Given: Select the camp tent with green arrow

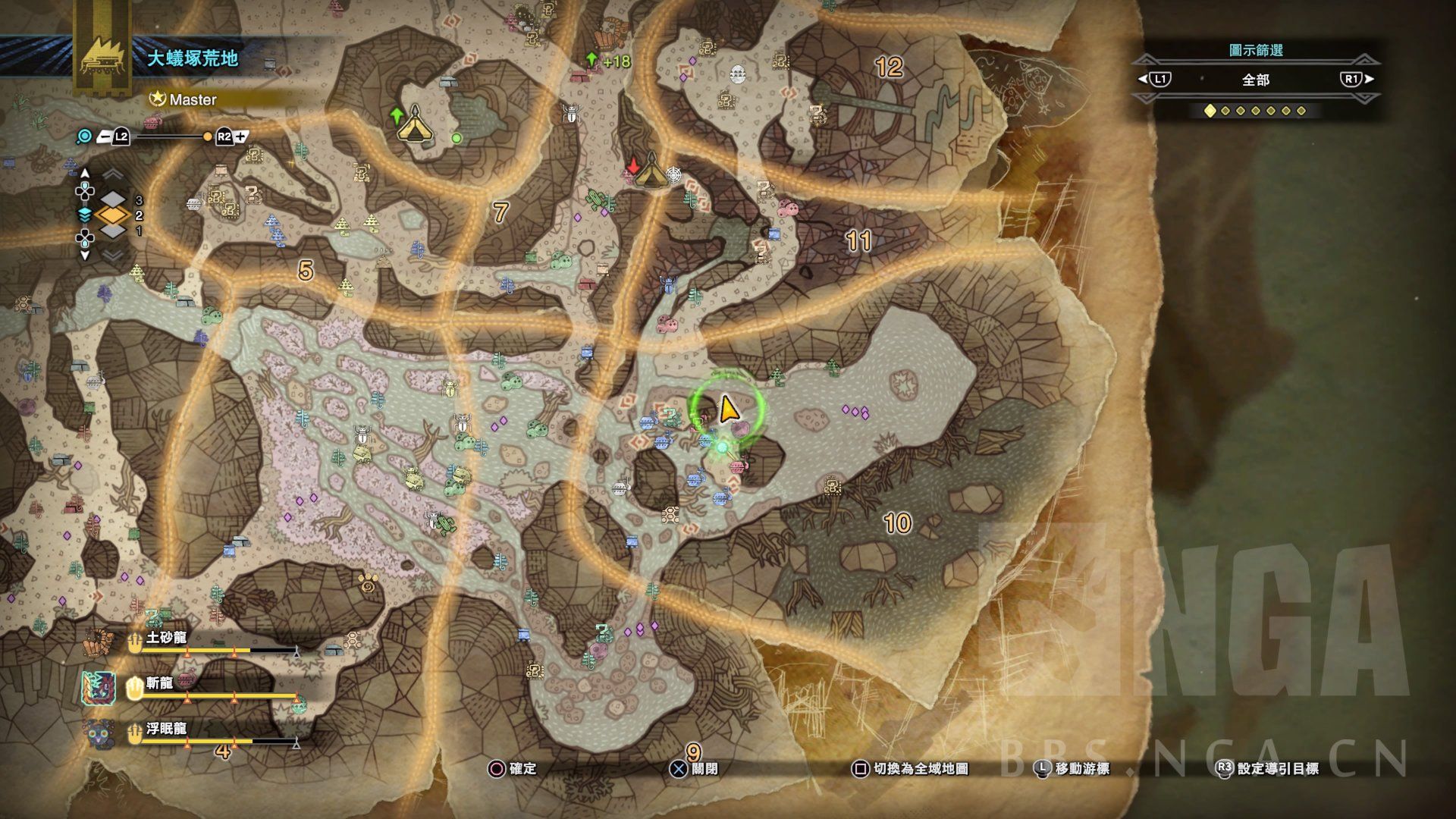Looking at the screenshot, I should [x=414, y=125].
